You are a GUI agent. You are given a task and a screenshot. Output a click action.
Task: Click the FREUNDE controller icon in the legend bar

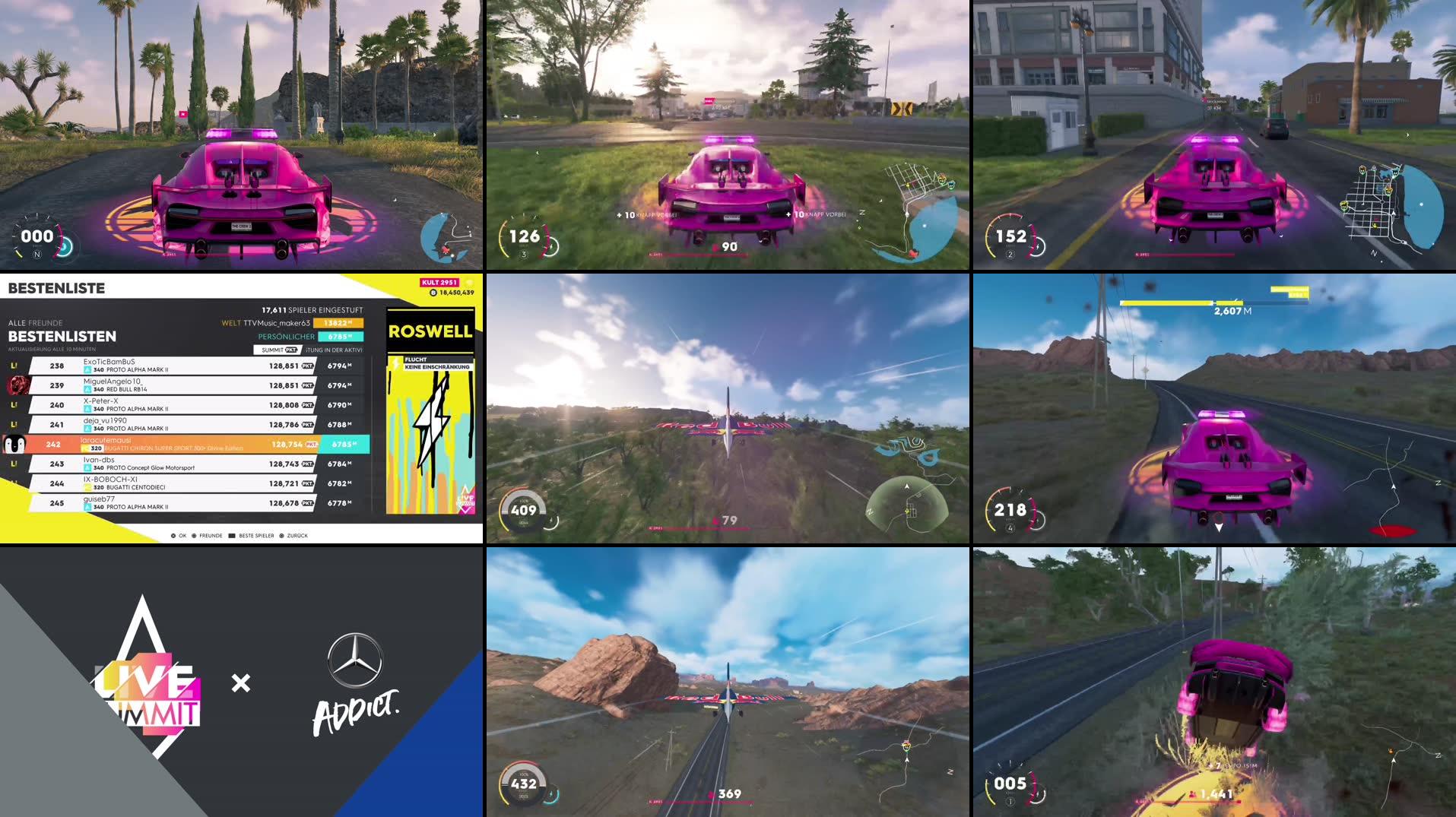coord(195,535)
